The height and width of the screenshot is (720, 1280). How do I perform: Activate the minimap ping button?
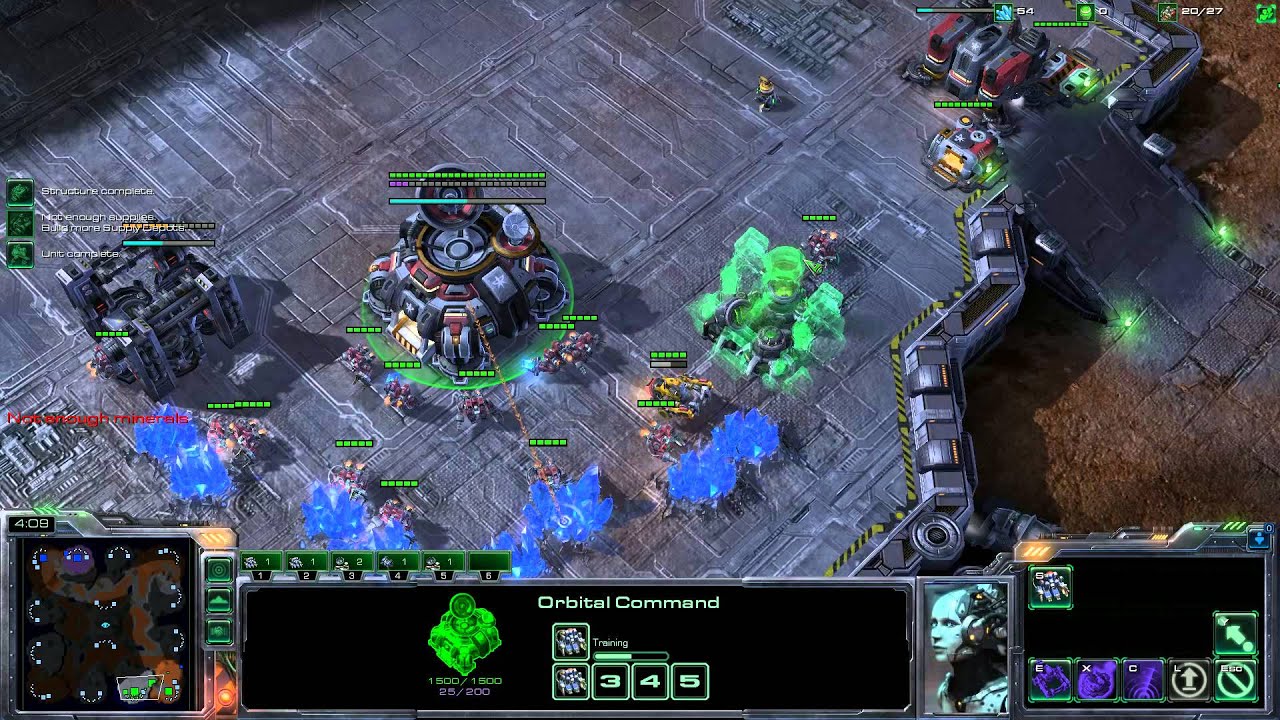[x=219, y=569]
